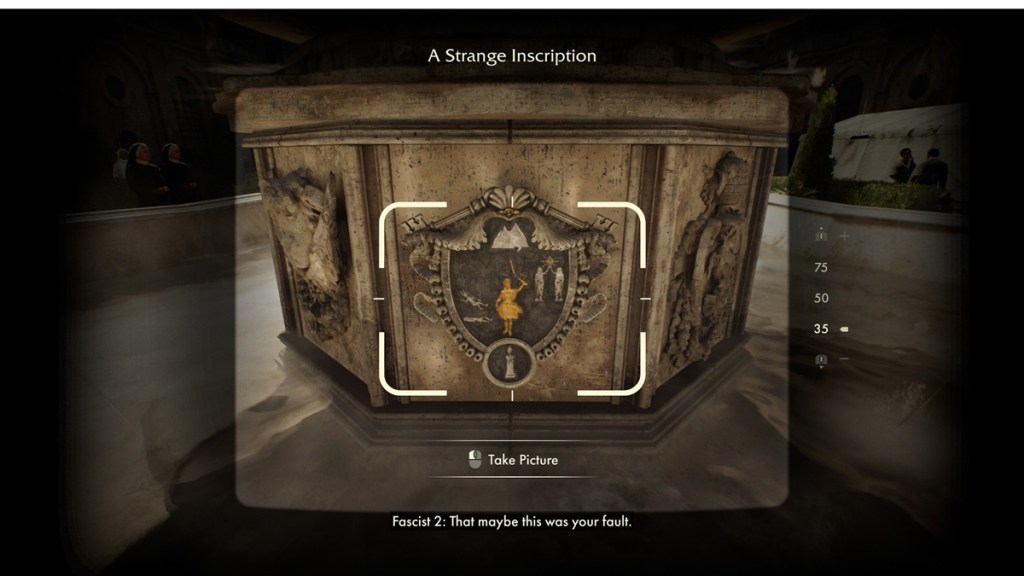Click the minus zoom-out symbol
The image size is (1024, 576).
(844, 358)
